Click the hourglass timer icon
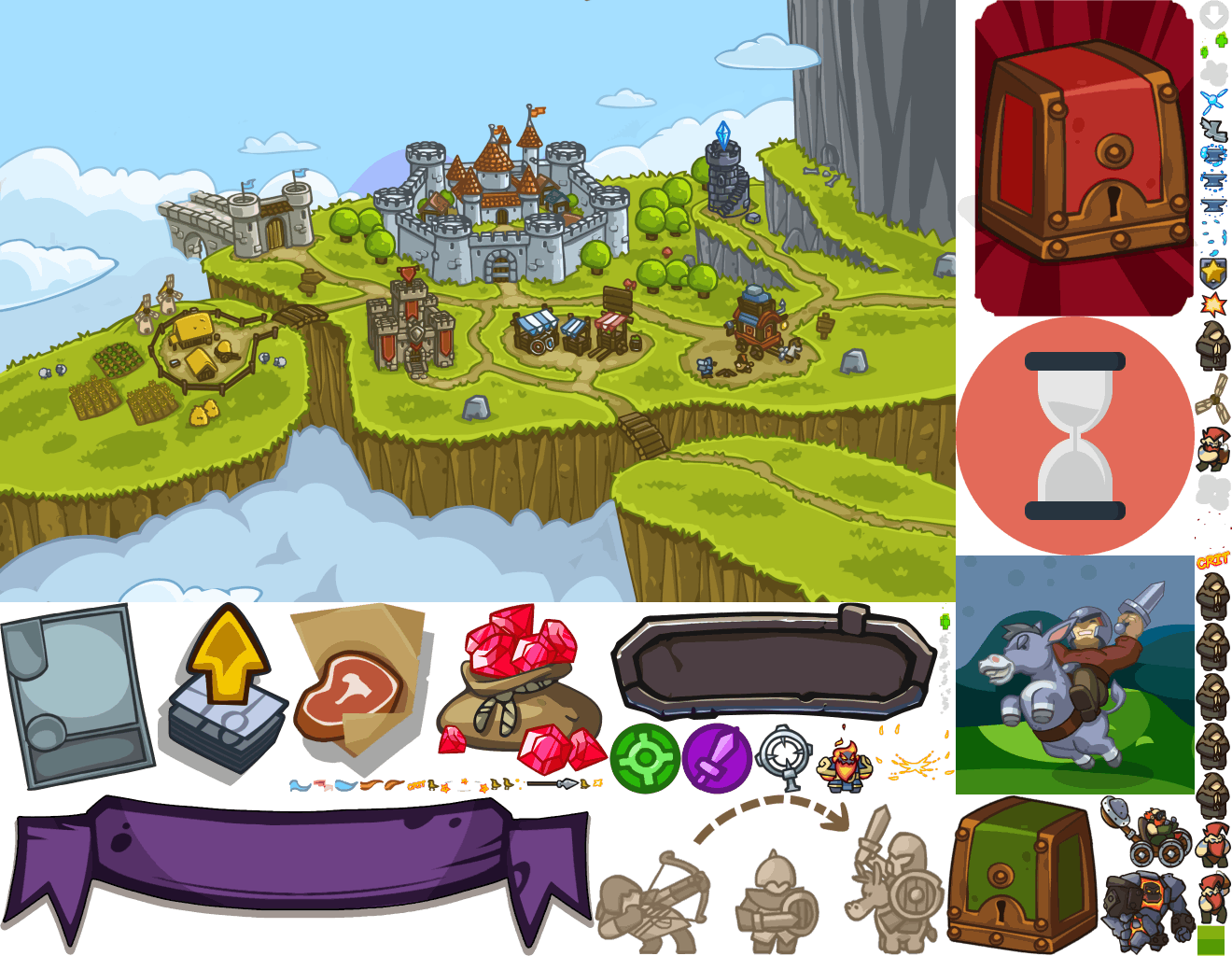The width and height of the screenshot is (1232, 956). point(1074,436)
